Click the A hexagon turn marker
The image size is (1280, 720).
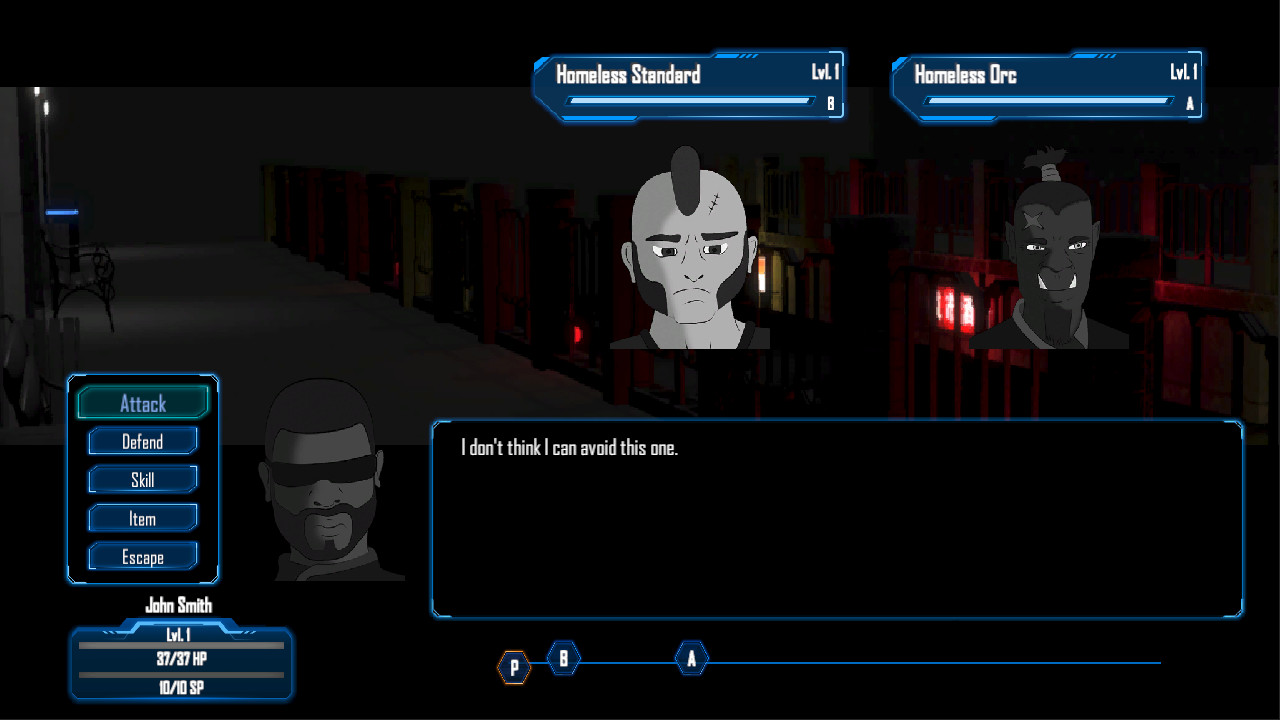pyautogui.click(x=690, y=658)
